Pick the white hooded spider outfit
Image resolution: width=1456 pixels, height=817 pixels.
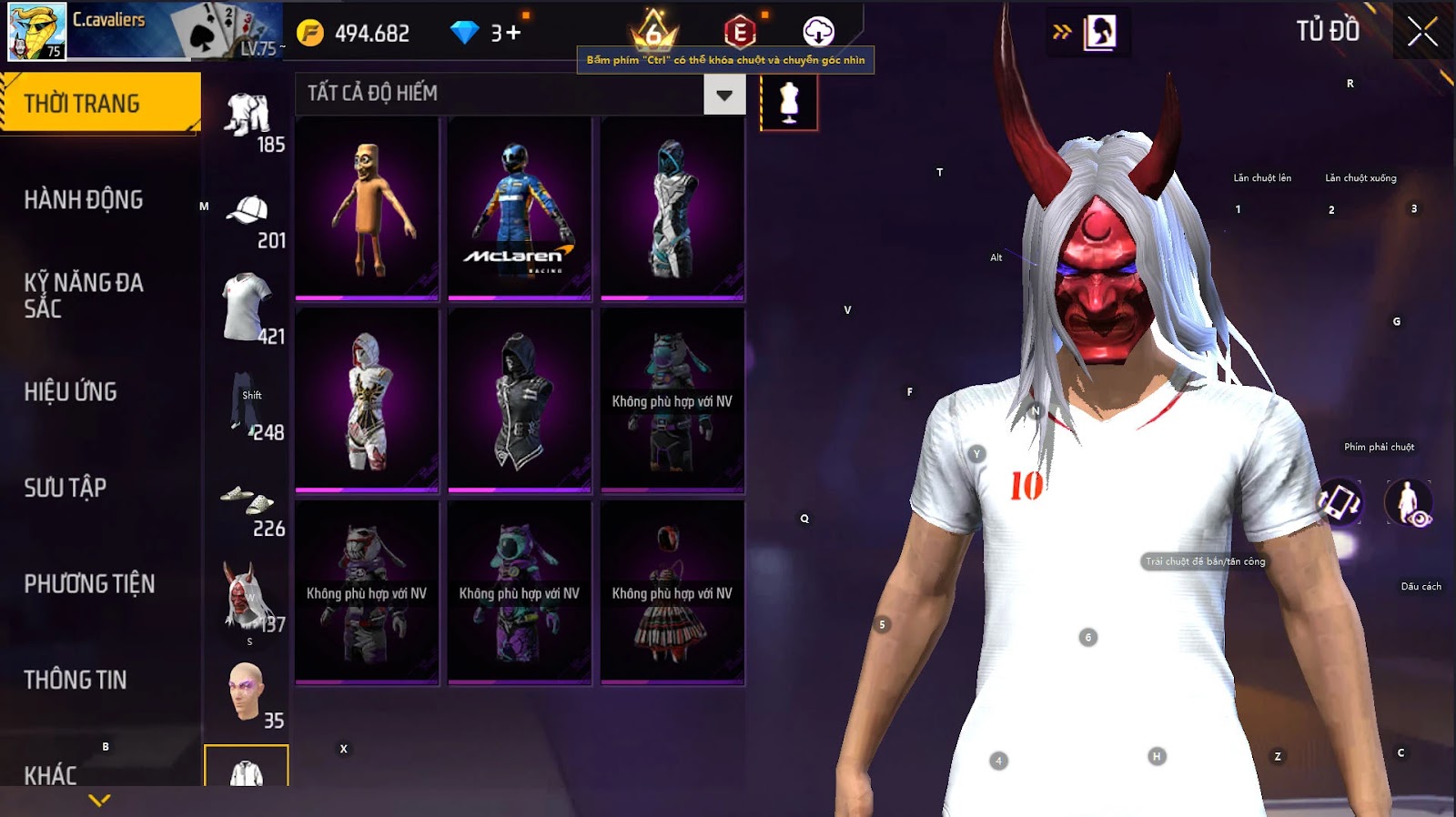367,400
